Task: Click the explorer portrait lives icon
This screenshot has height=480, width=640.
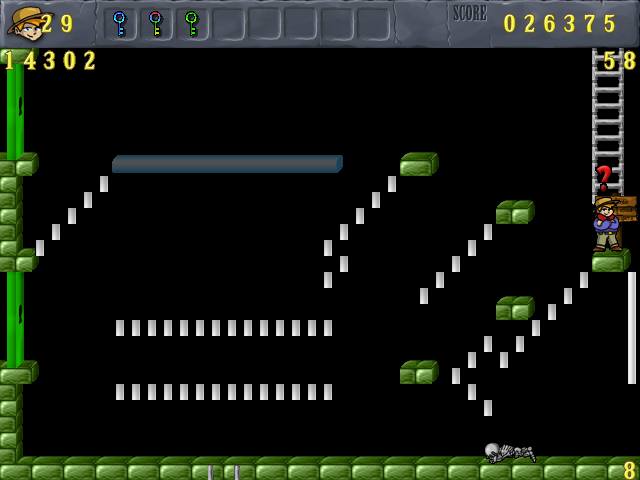Action: click(x=25, y=22)
